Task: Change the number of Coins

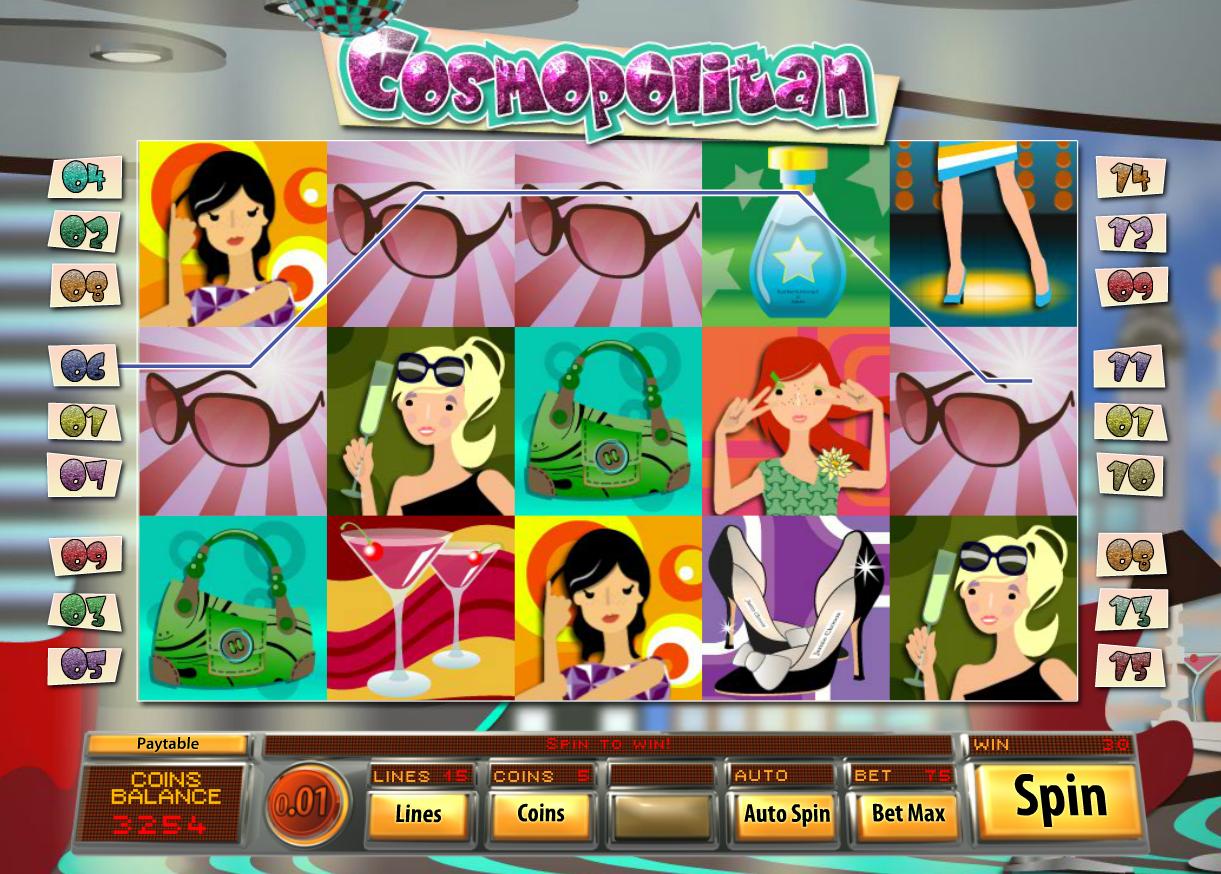Action: [x=541, y=813]
